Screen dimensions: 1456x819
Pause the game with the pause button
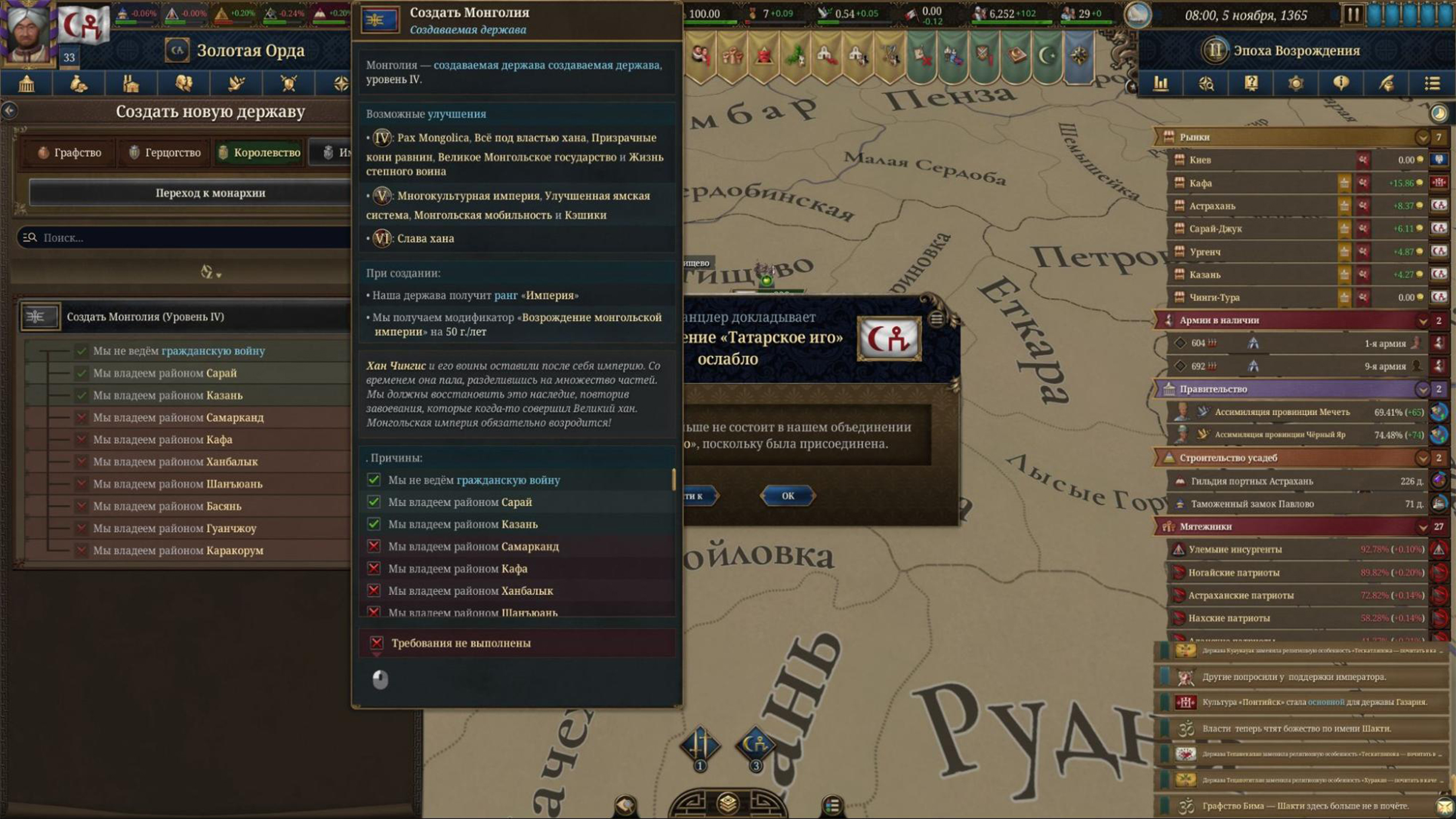[x=1352, y=14]
